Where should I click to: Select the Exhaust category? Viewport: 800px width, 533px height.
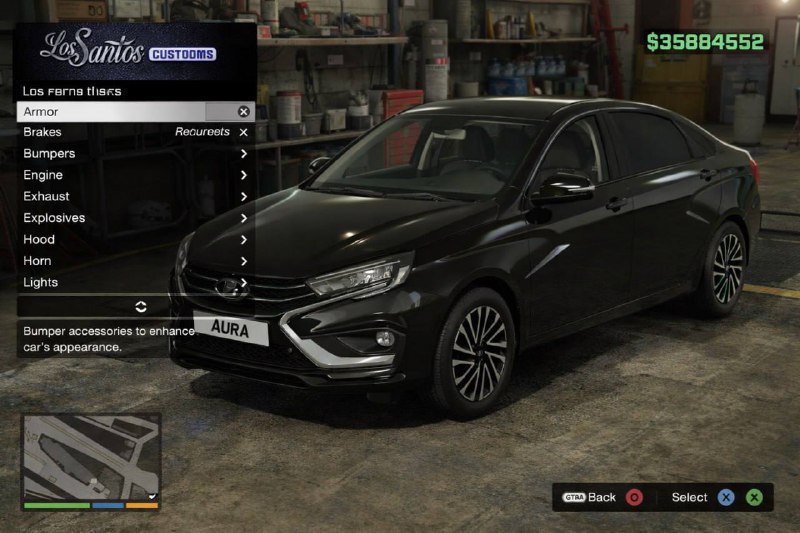point(135,197)
